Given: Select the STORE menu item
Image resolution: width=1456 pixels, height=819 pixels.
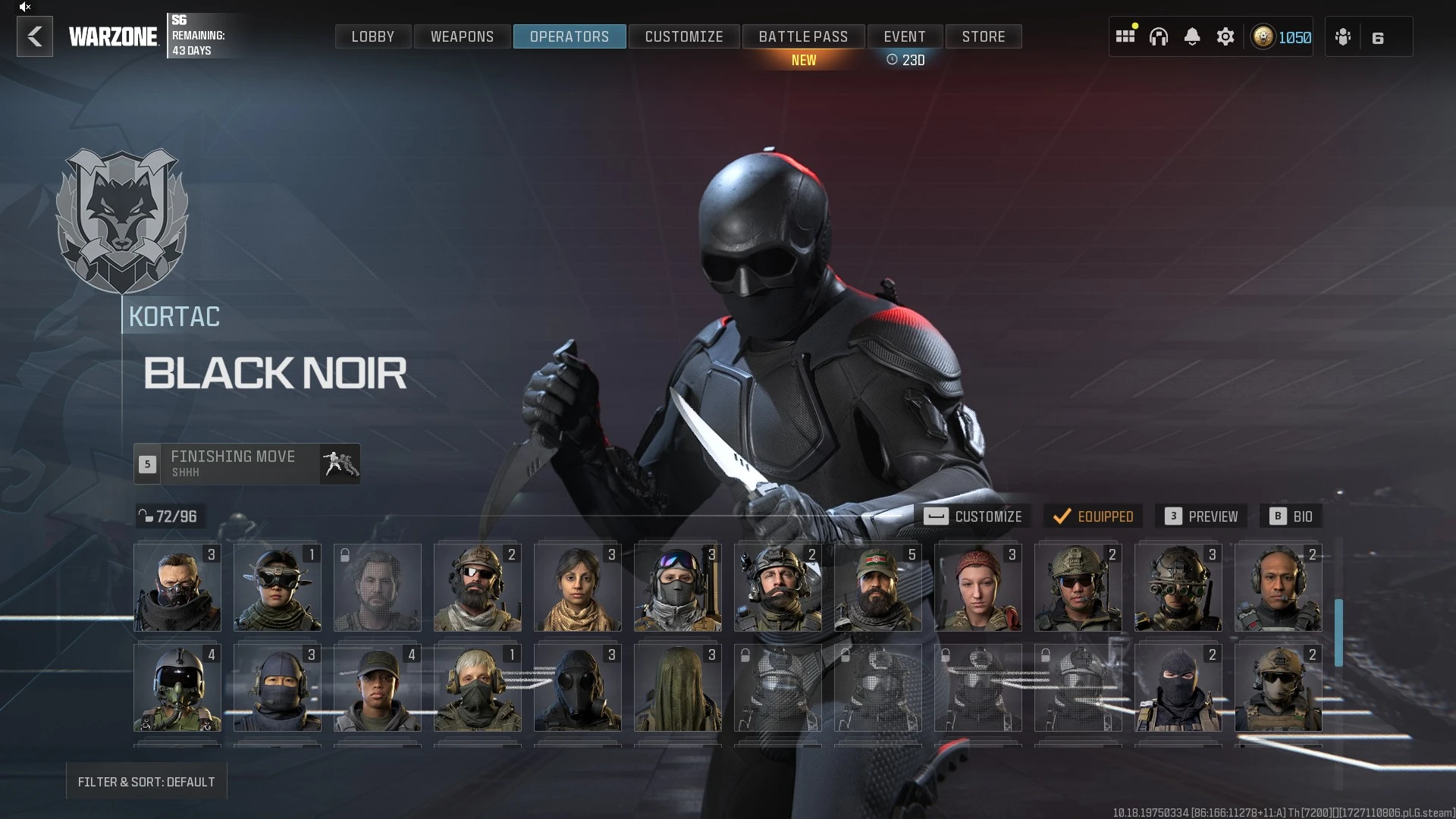Looking at the screenshot, I should 984,36.
